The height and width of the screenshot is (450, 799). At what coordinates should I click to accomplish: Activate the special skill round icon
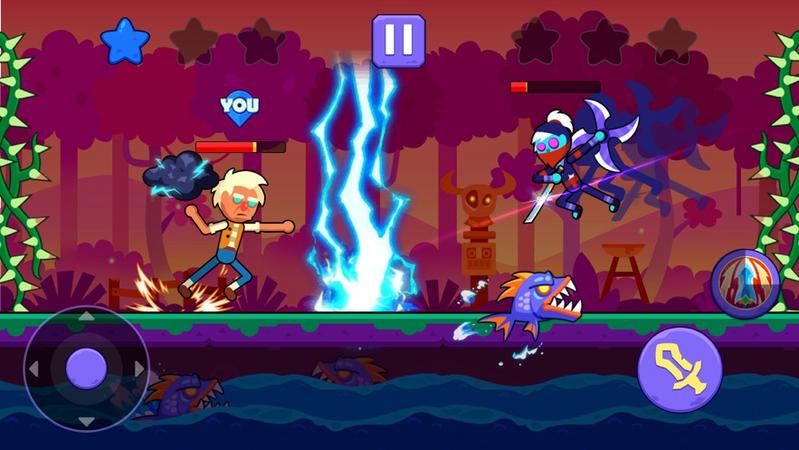[744, 282]
